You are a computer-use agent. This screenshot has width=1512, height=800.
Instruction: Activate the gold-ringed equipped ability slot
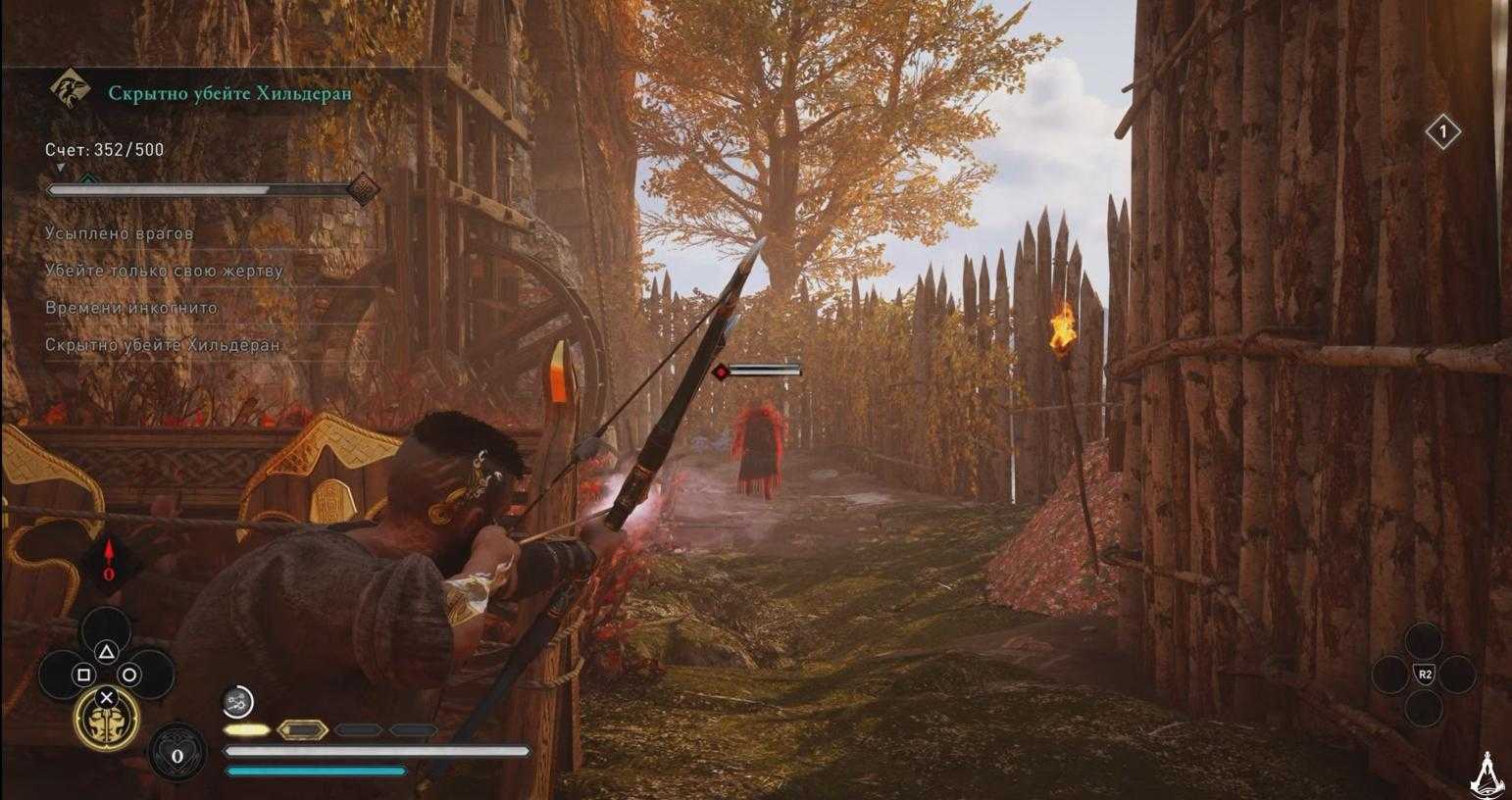(x=106, y=718)
